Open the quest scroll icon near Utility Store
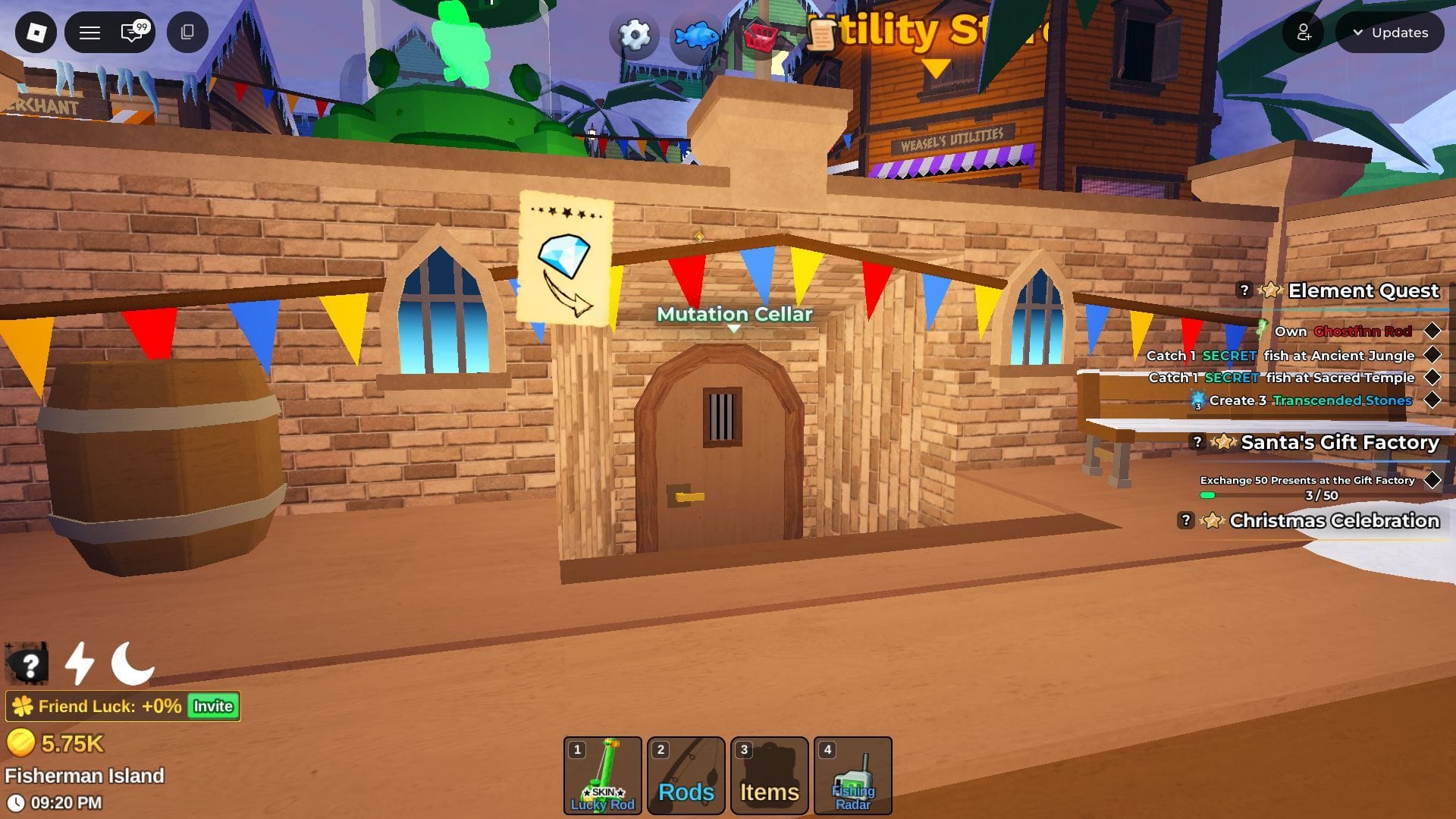The width and height of the screenshot is (1456, 819). coord(824,34)
